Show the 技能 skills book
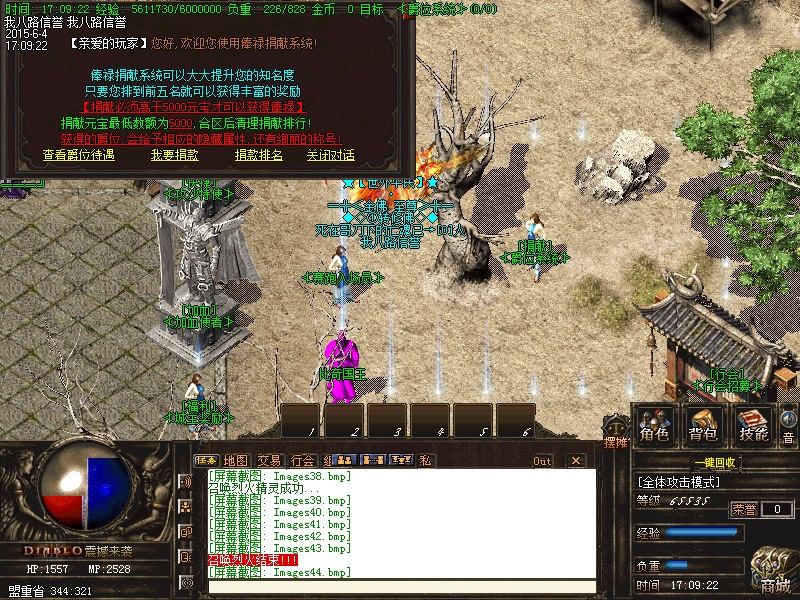The image size is (800, 600). click(753, 425)
